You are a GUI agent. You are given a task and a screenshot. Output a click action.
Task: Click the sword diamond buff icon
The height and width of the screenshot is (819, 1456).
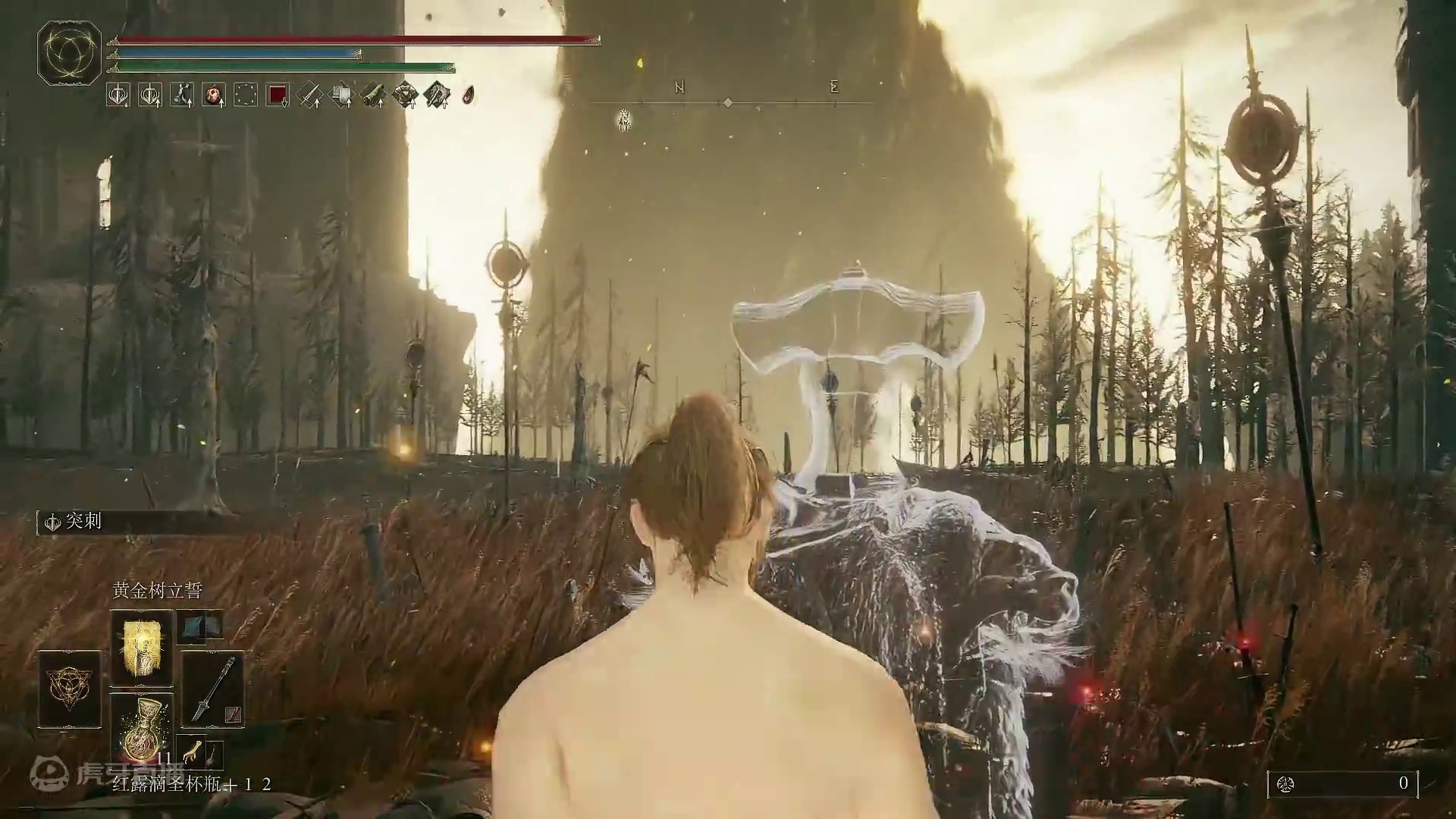309,95
